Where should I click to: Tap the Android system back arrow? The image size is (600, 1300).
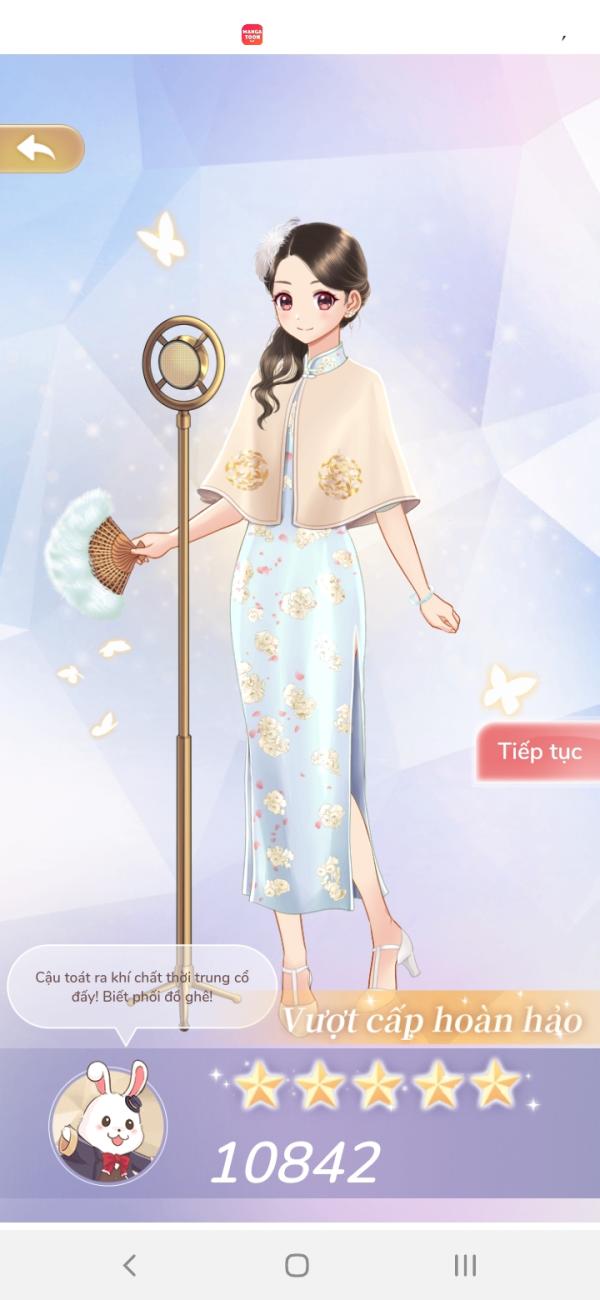pyautogui.click(x=129, y=1265)
